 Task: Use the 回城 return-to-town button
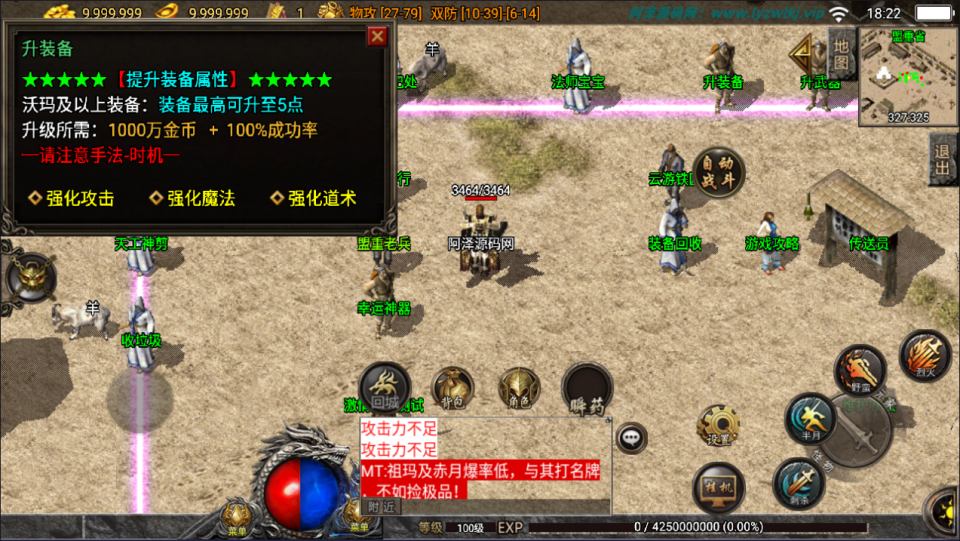385,390
